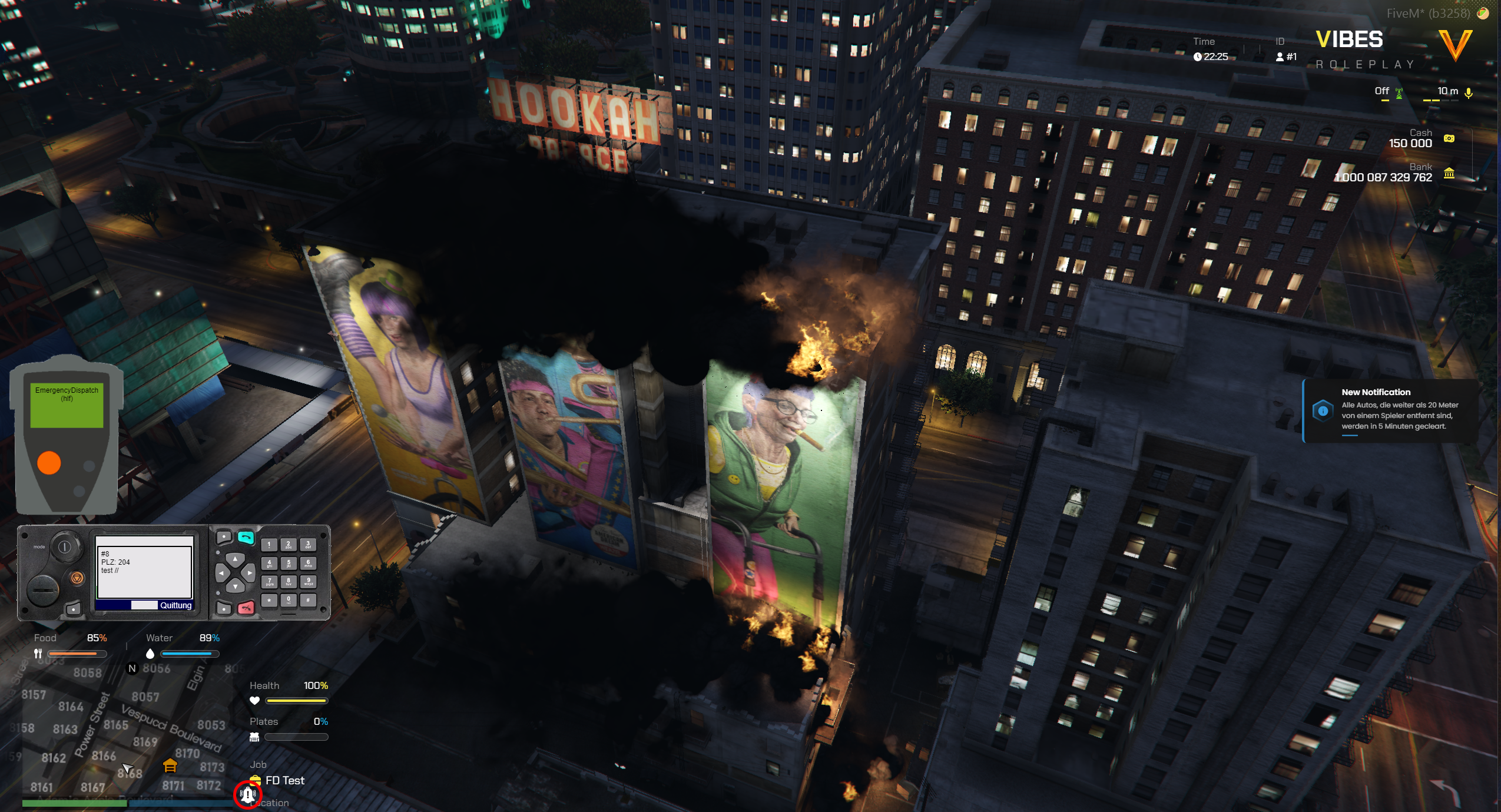
Task: Select the left arrow on the radio d-pad
Action: [x=221, y=572]
